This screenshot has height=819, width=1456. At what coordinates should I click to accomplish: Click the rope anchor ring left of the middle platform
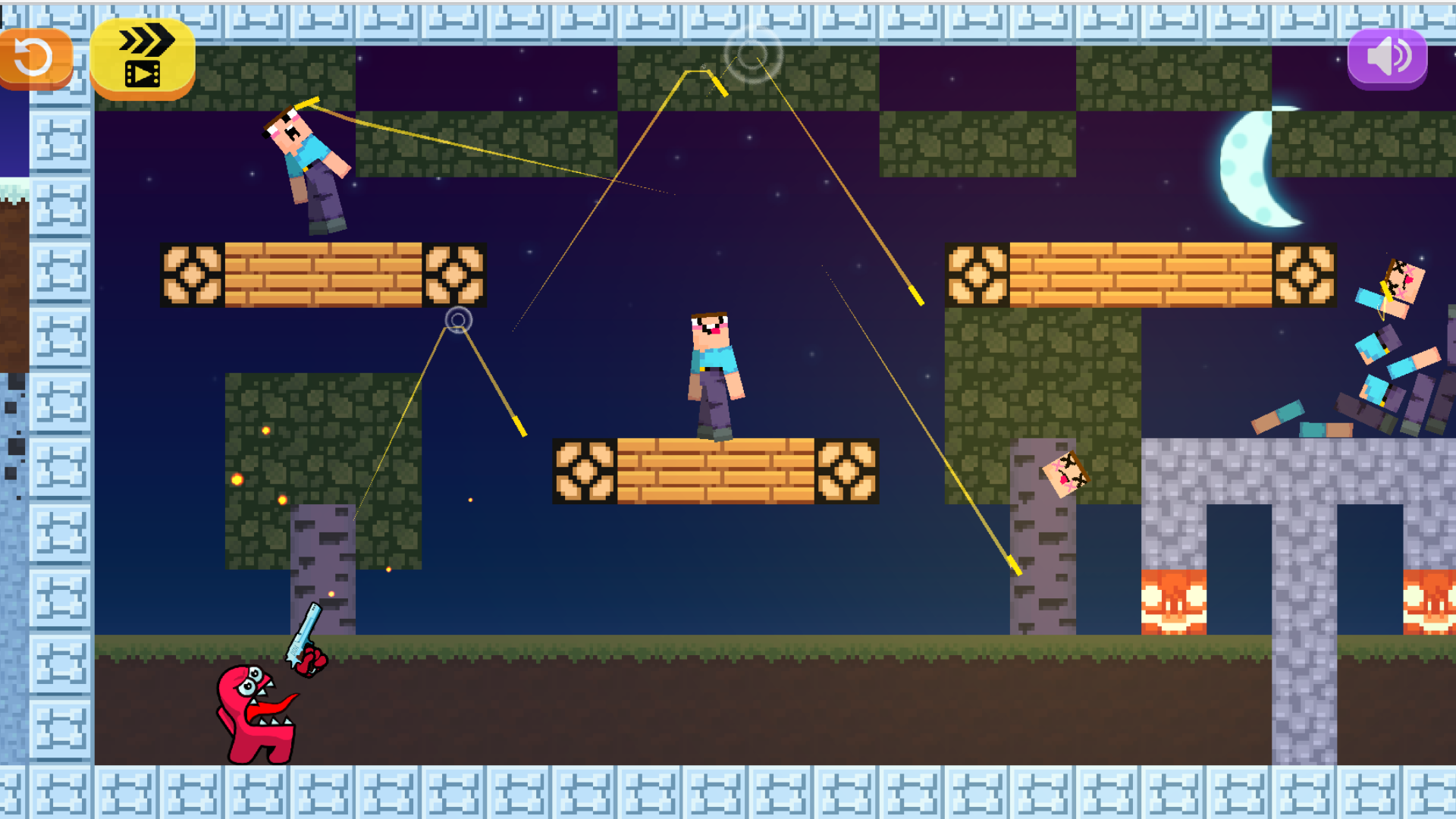458,322
